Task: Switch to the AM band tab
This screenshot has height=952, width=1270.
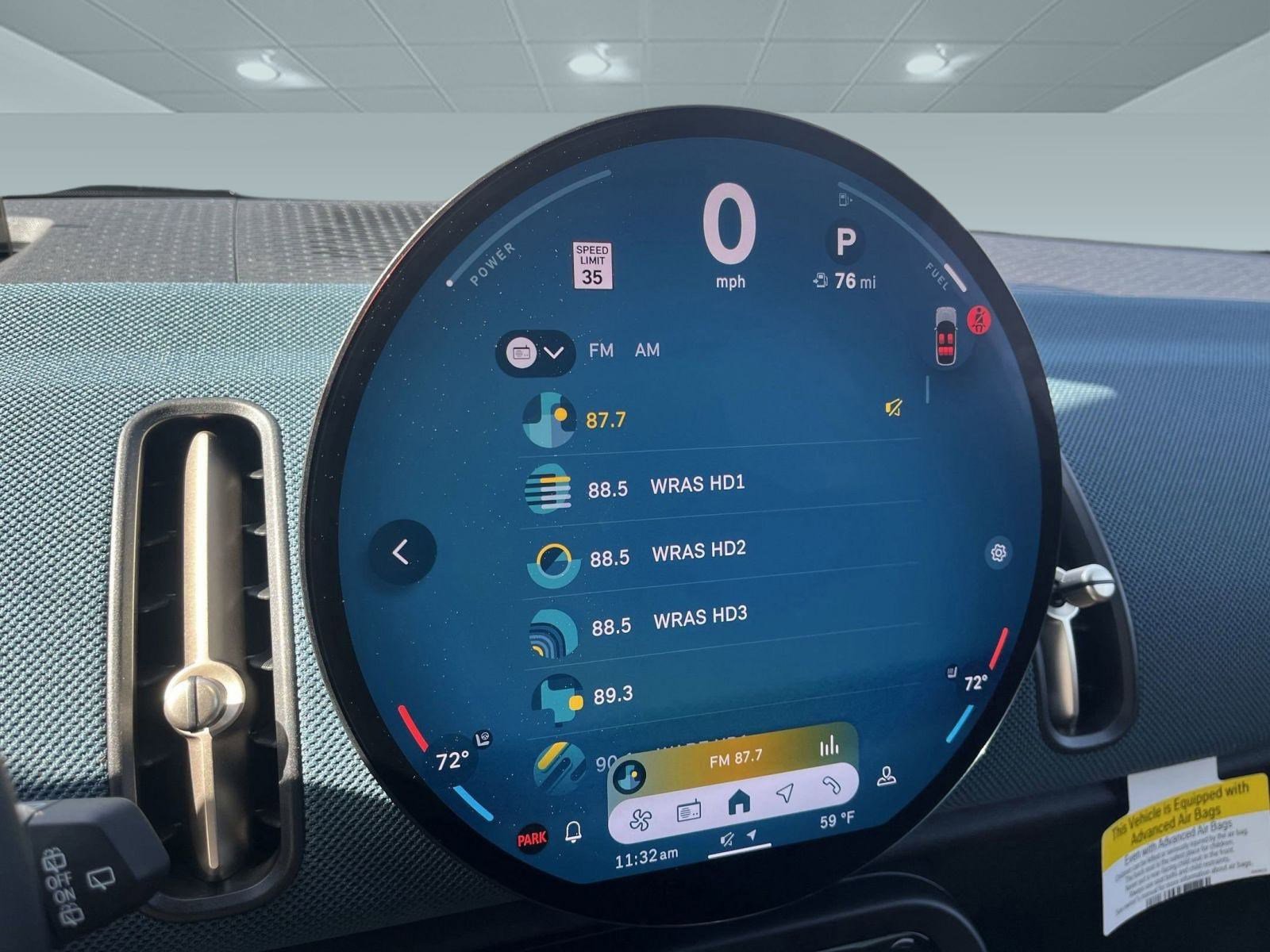Action: tap(647, 350)
